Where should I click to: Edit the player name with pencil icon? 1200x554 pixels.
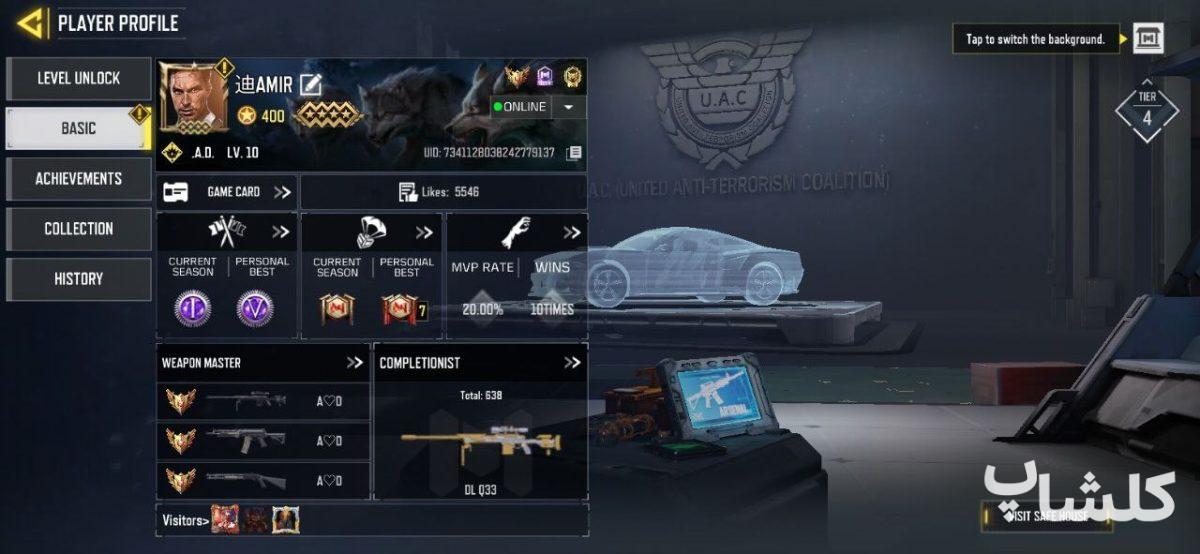(x=310, y=85)
